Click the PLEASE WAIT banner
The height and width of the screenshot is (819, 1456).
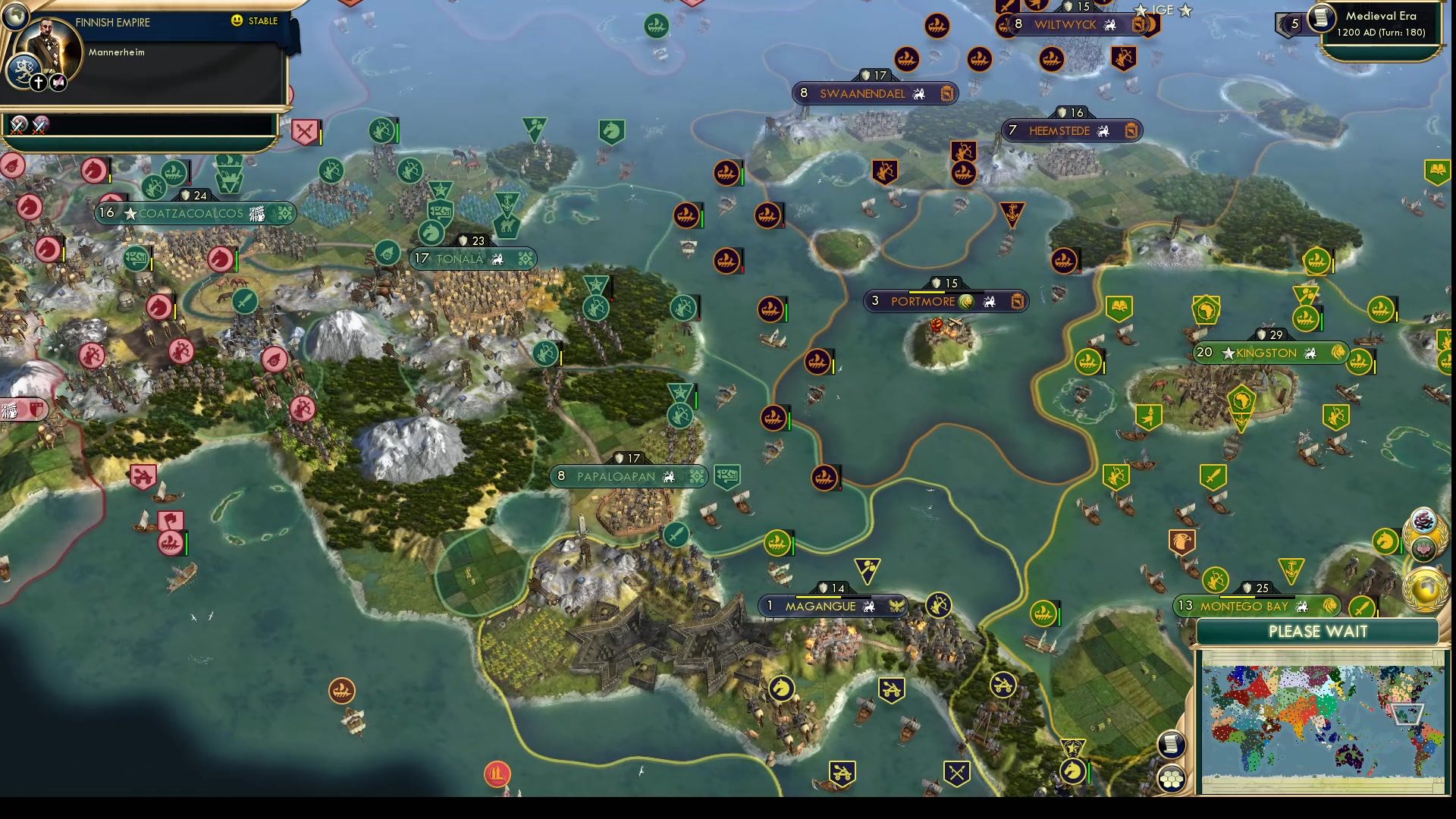click(x=1317, y=632)
